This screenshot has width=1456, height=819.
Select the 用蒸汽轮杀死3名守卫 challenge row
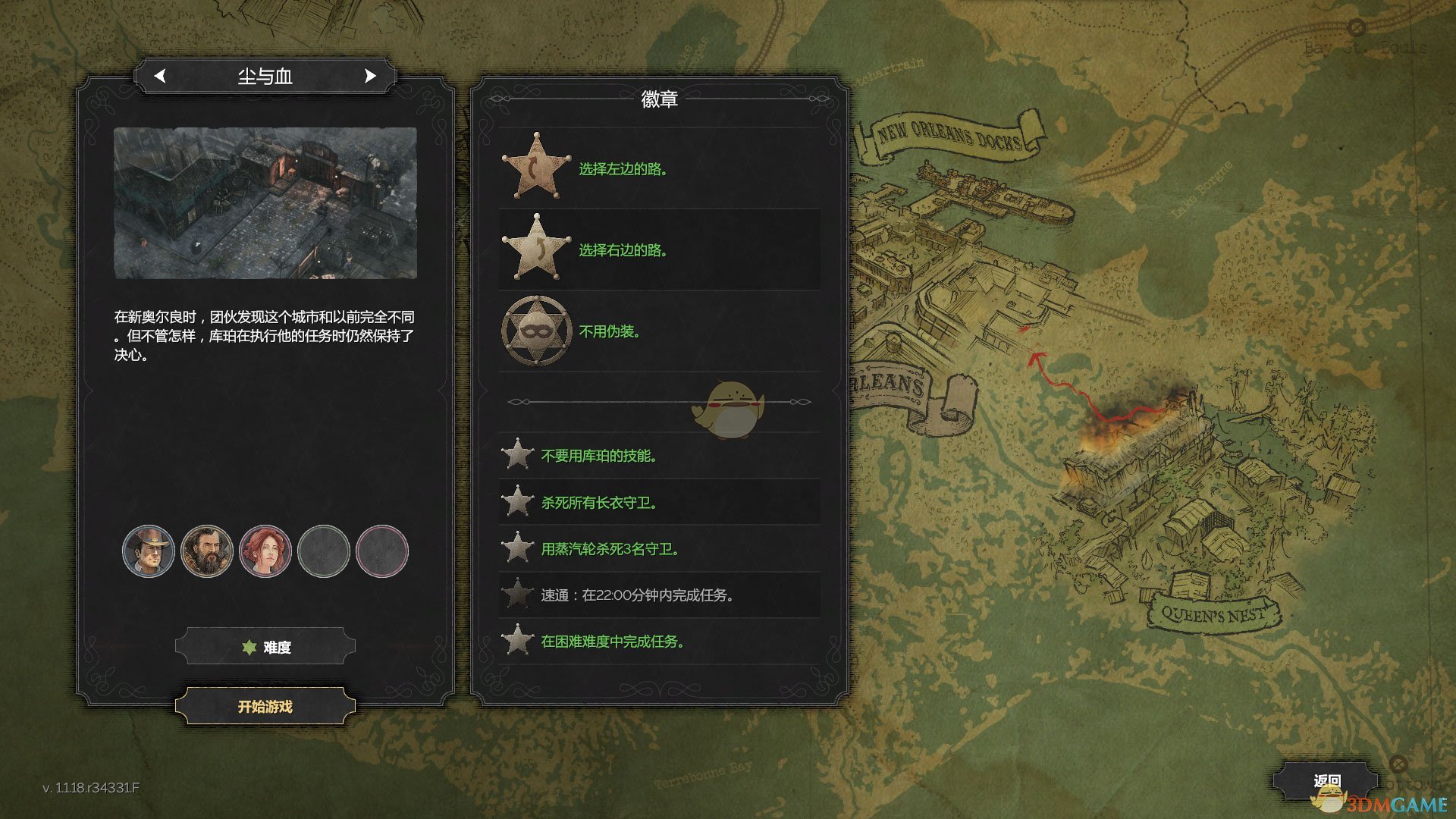[x=658, y=548]
